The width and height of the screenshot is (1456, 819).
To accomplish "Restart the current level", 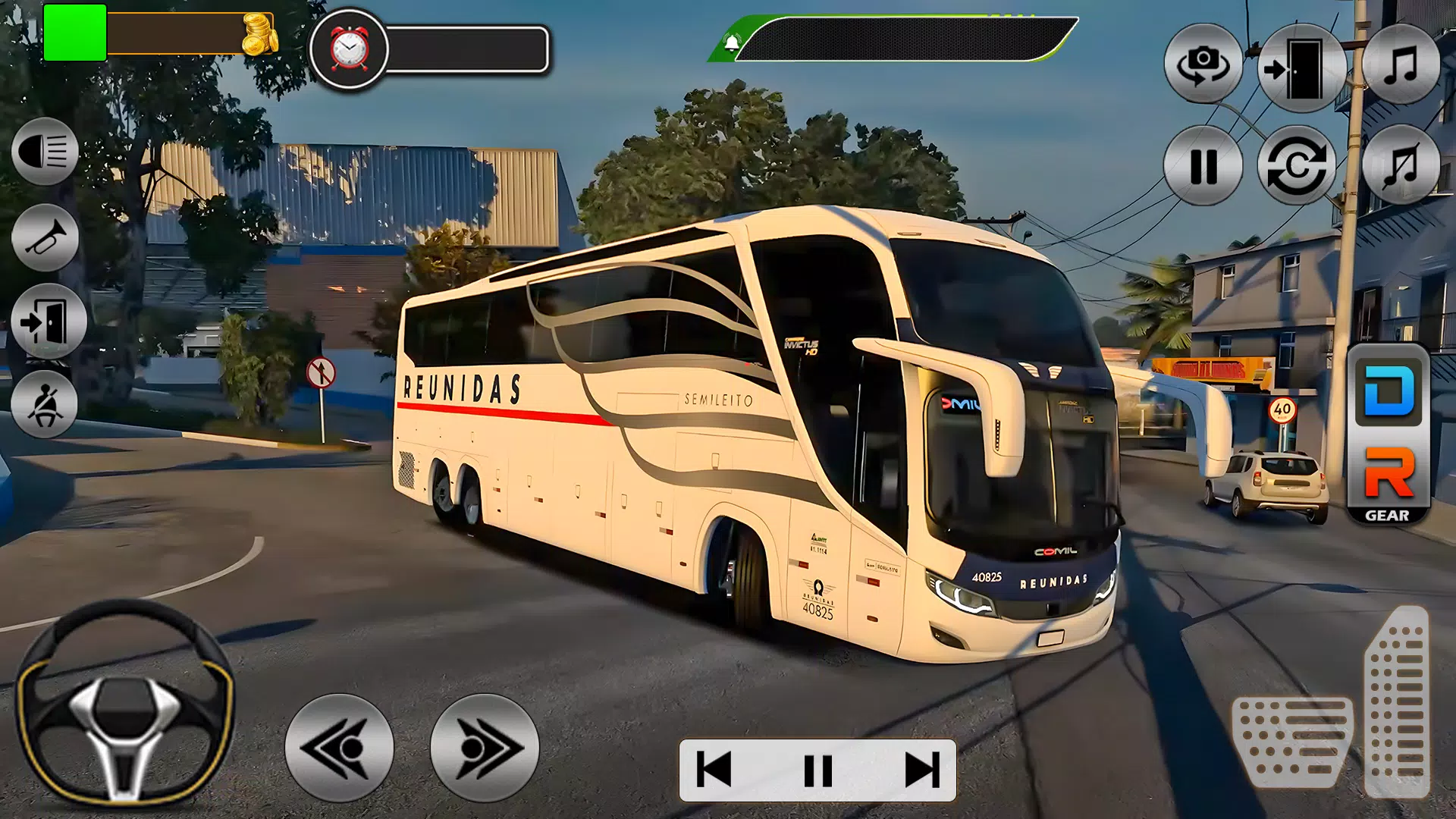I will [1297, 168].
